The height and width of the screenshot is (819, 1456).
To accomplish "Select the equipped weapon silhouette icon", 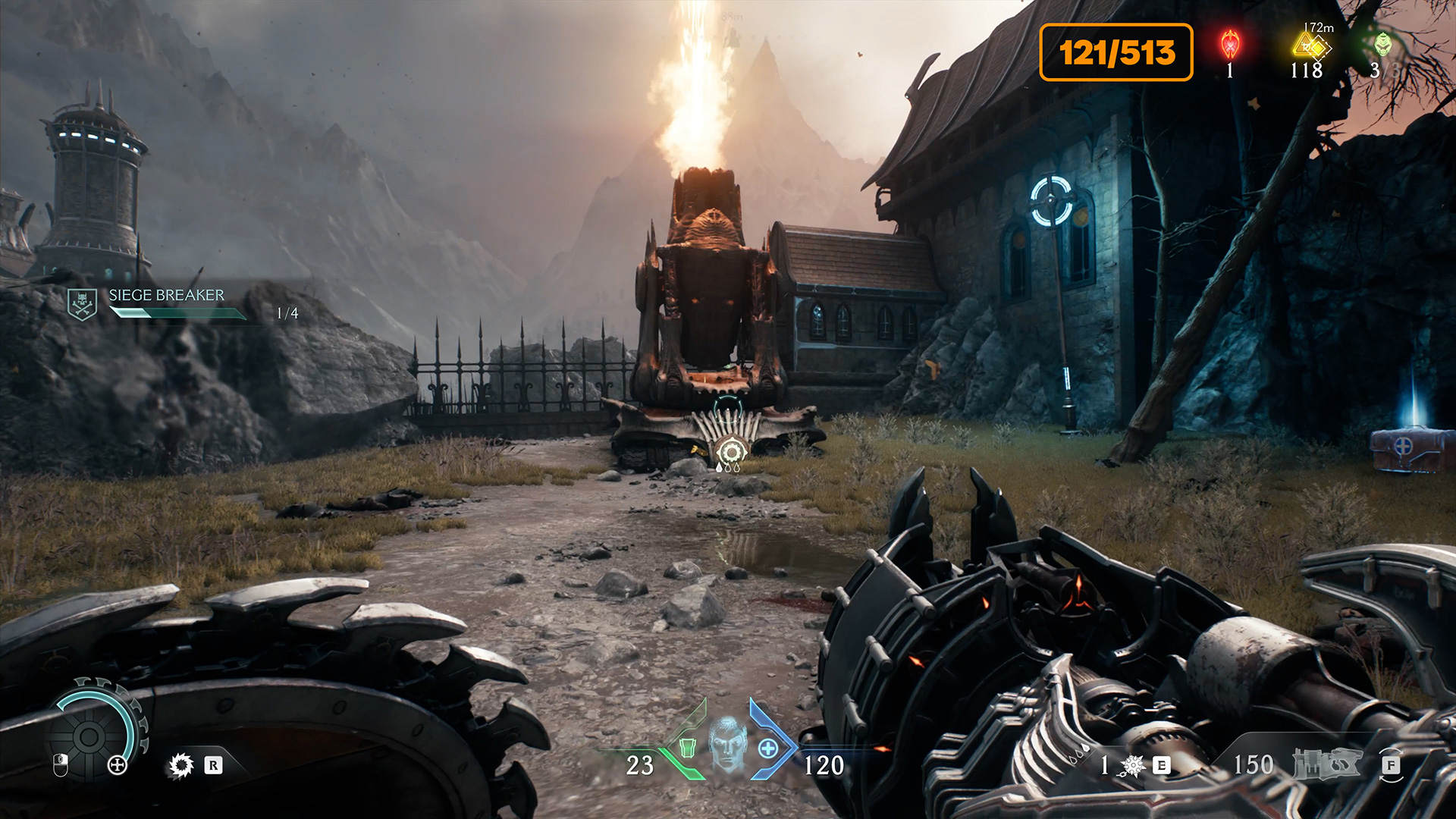I will tap(1327, 764).
